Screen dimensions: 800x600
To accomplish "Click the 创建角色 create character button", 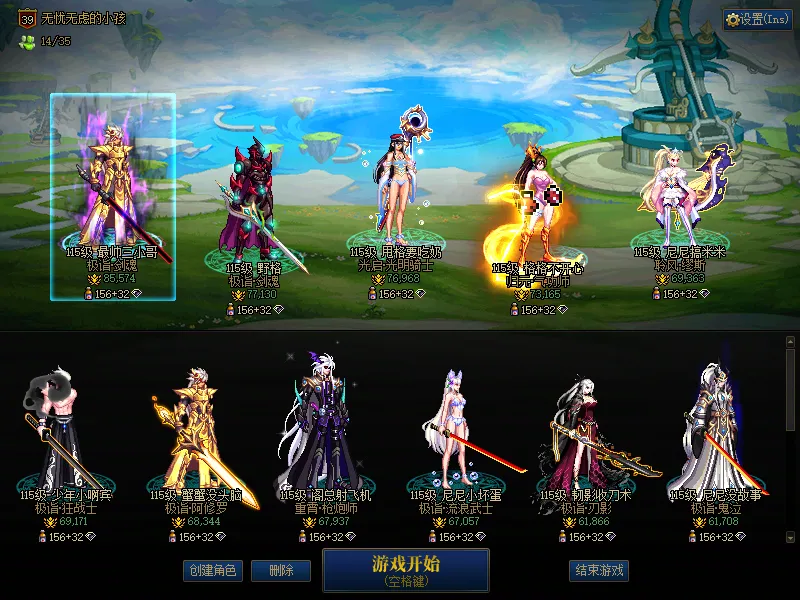I will (x=211, y=570).
